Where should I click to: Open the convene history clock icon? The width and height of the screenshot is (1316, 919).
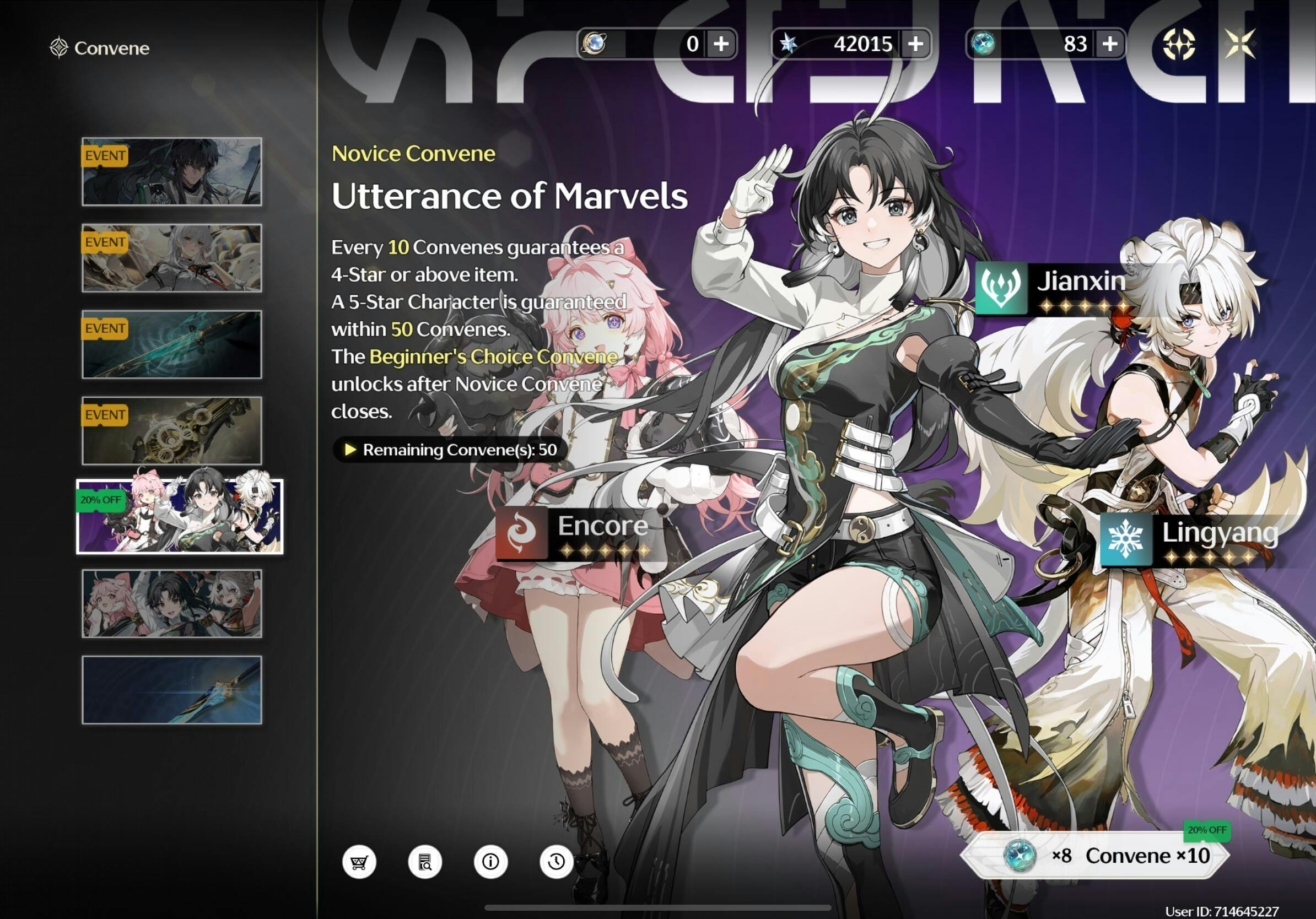pos(556,861)
